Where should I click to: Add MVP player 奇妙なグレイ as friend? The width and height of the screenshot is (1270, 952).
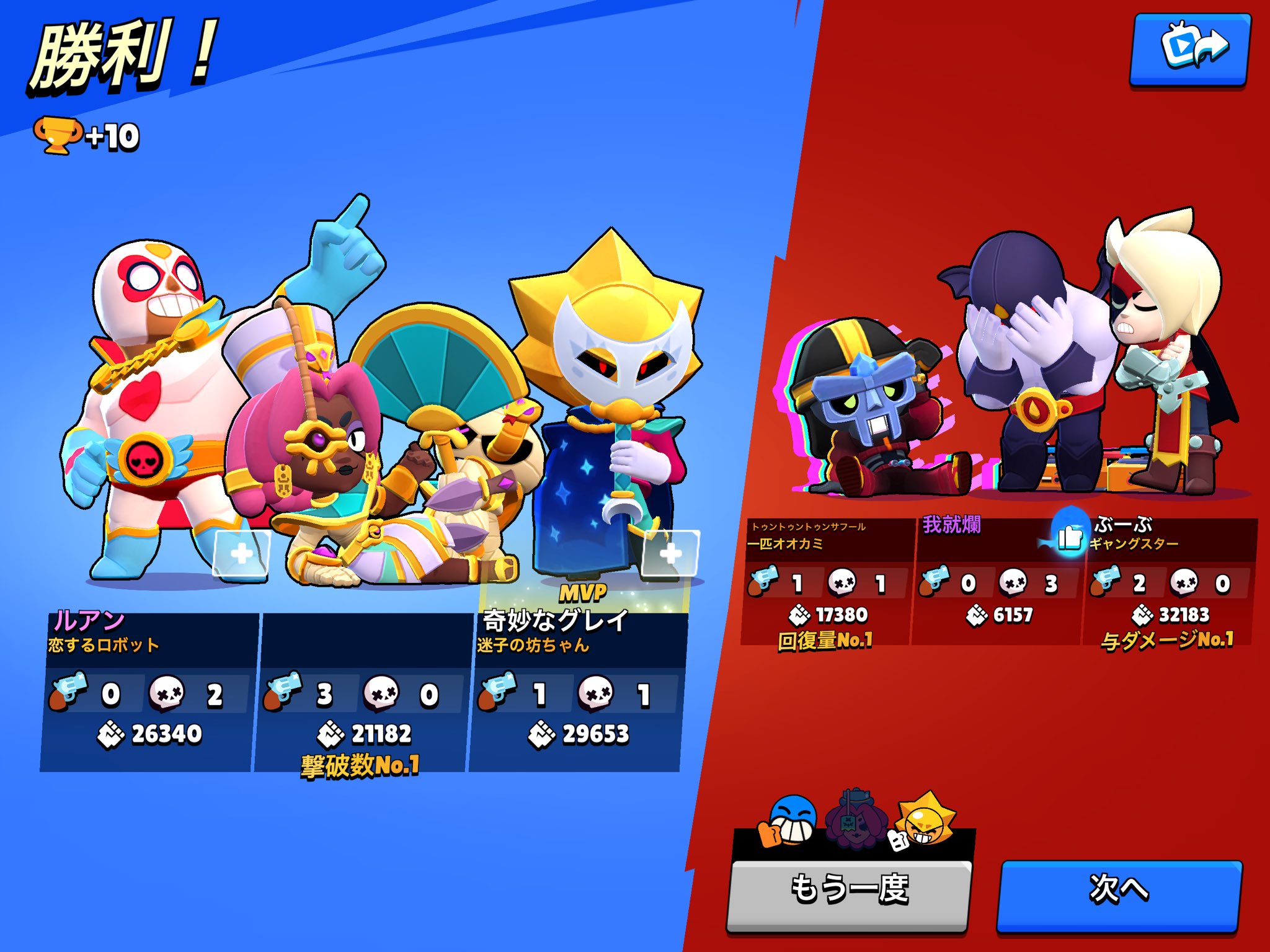tap(670, 553)
